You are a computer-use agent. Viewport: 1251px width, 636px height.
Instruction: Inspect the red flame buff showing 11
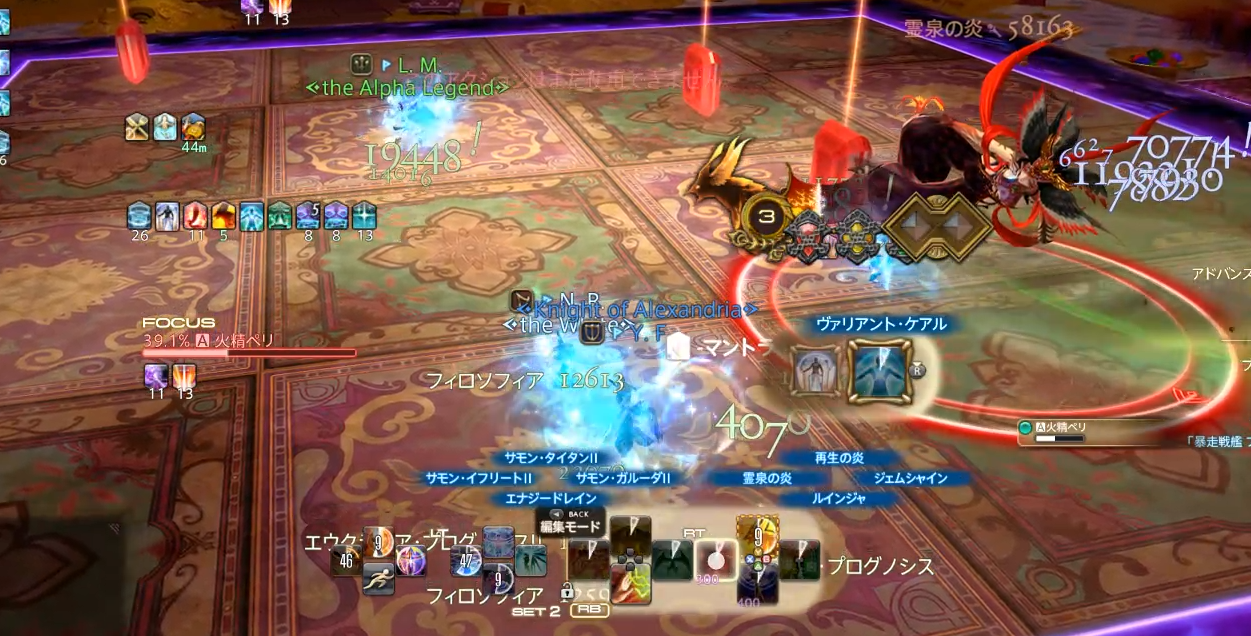195,215
